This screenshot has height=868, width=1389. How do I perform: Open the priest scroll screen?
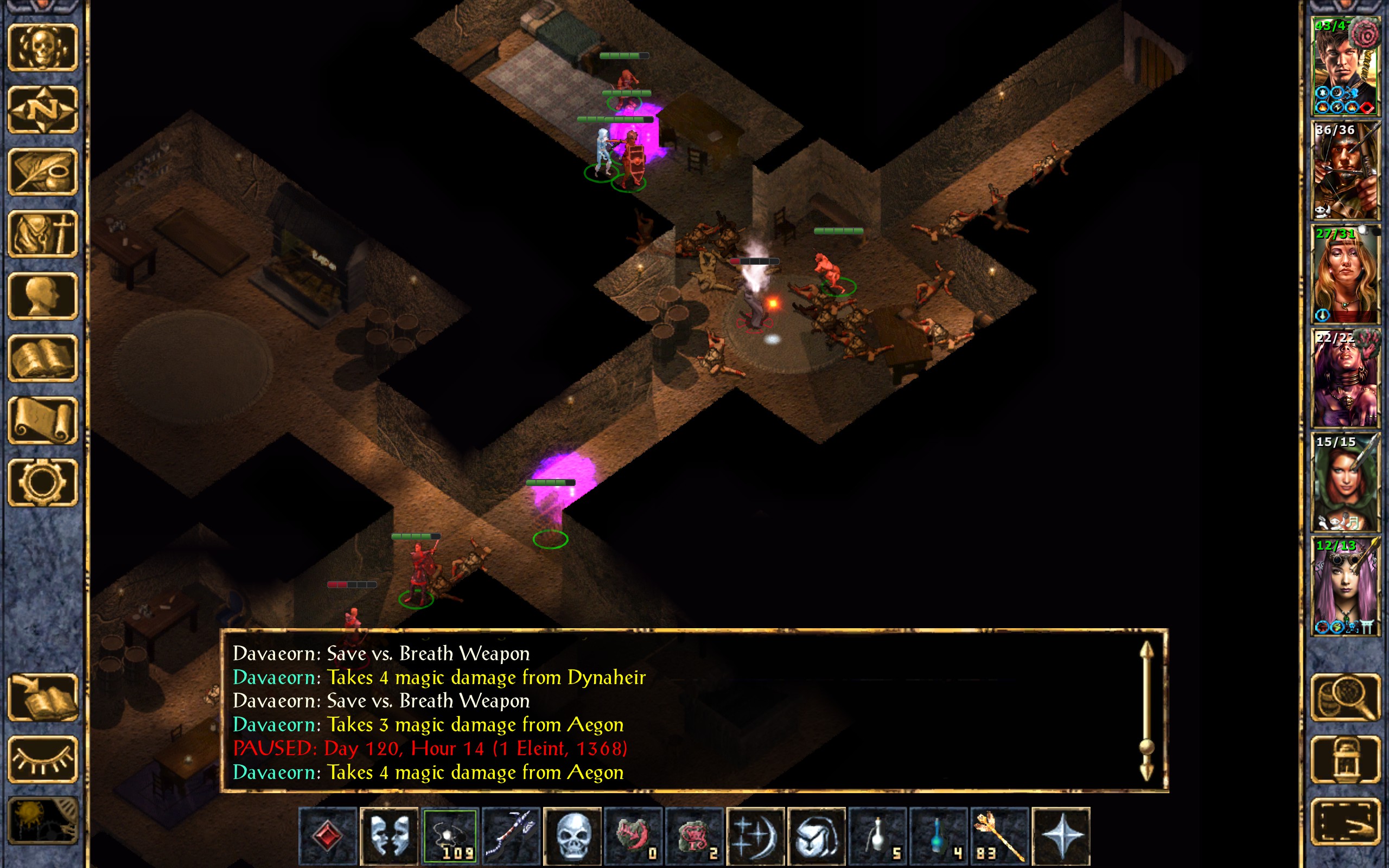pos(42,420)
